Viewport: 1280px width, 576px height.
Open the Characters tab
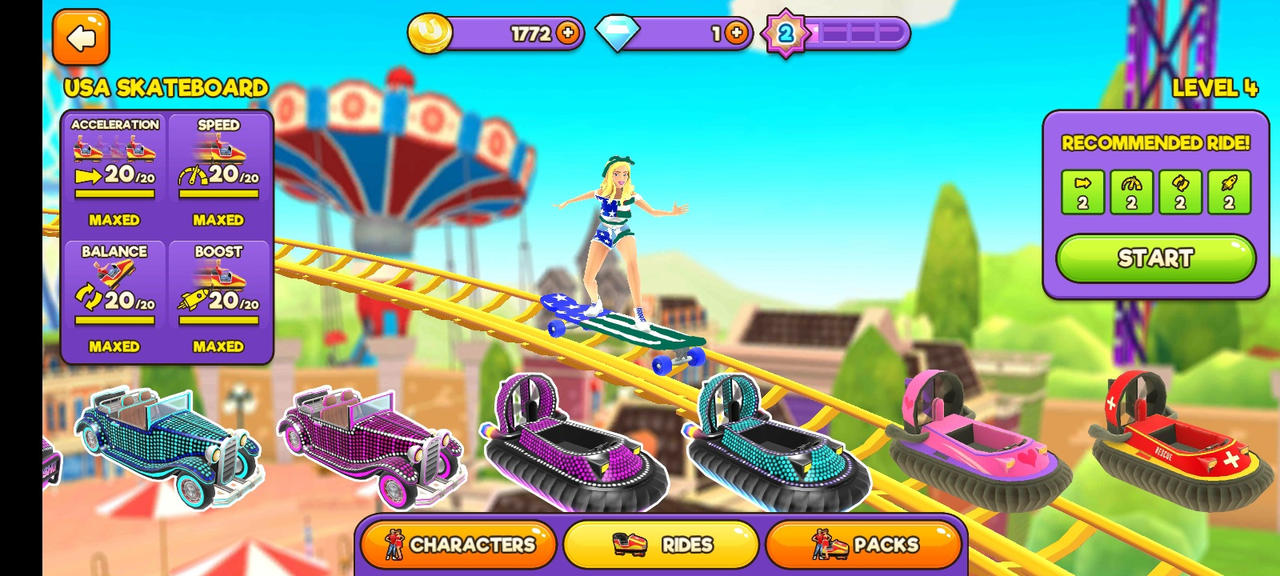pyautogui.click(x=460, y=545)
